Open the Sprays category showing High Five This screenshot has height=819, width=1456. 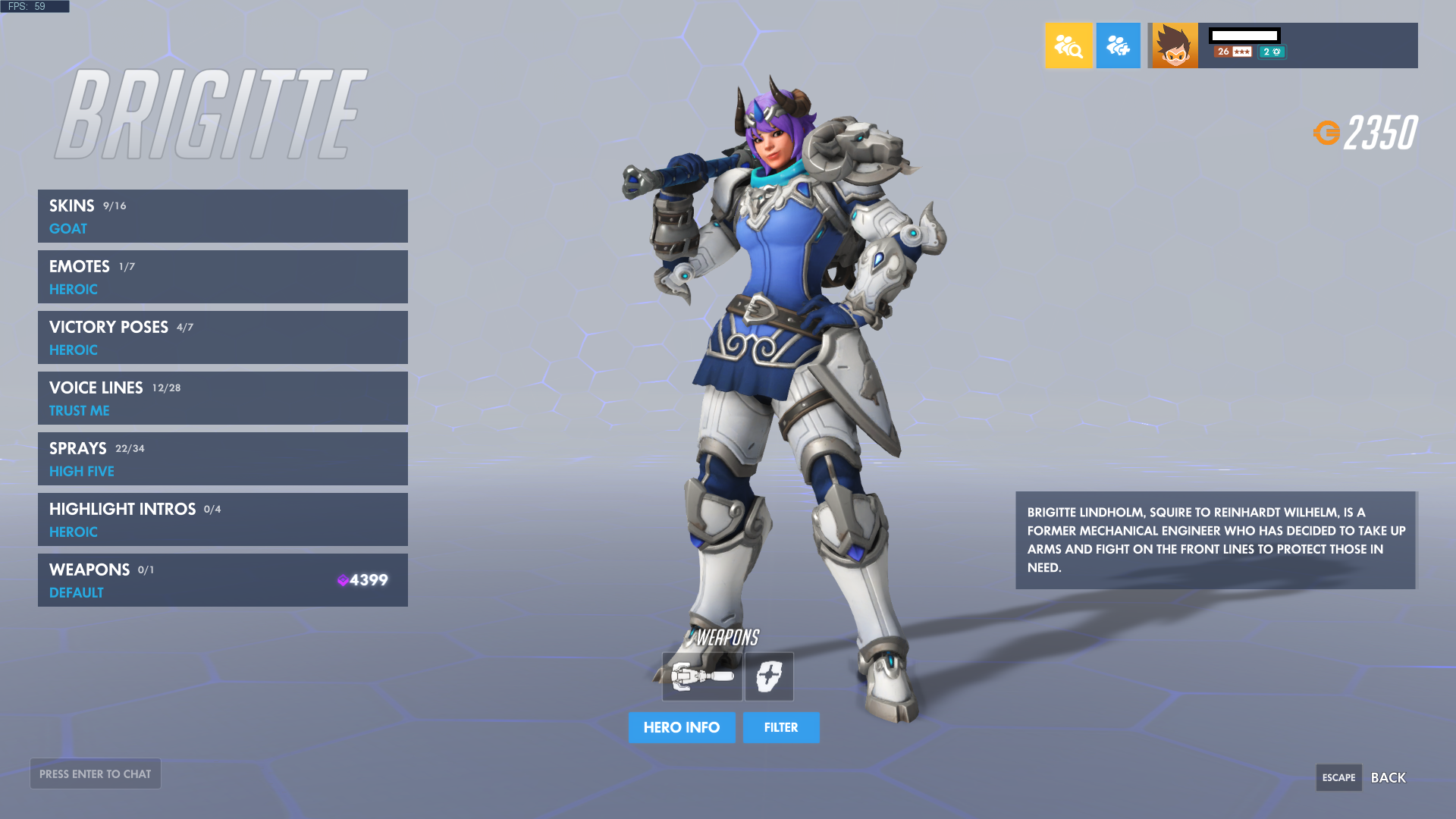coord(222,458)
